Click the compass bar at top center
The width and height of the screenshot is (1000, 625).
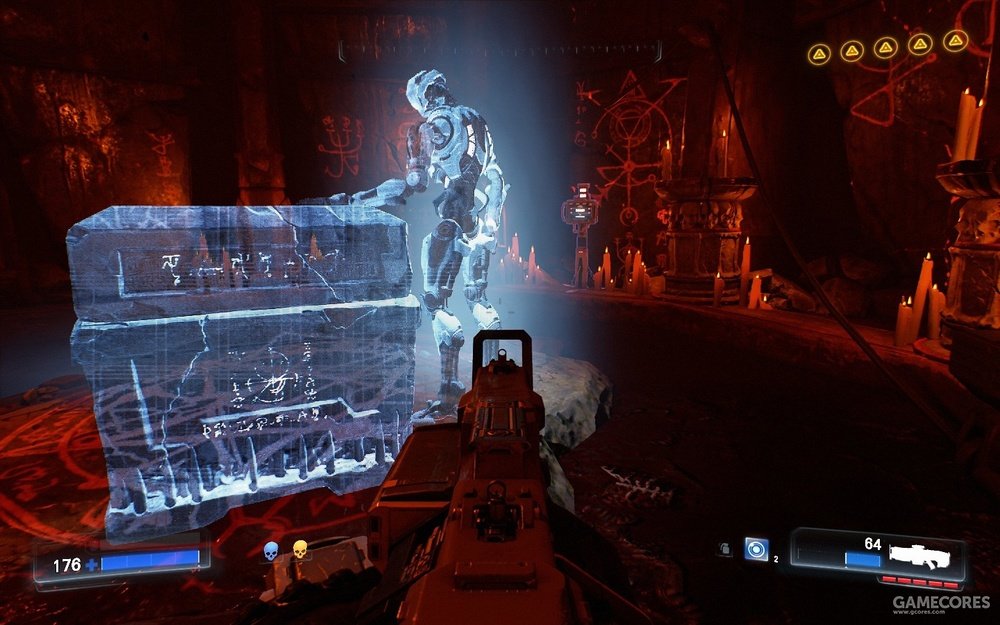coord(500,48)
